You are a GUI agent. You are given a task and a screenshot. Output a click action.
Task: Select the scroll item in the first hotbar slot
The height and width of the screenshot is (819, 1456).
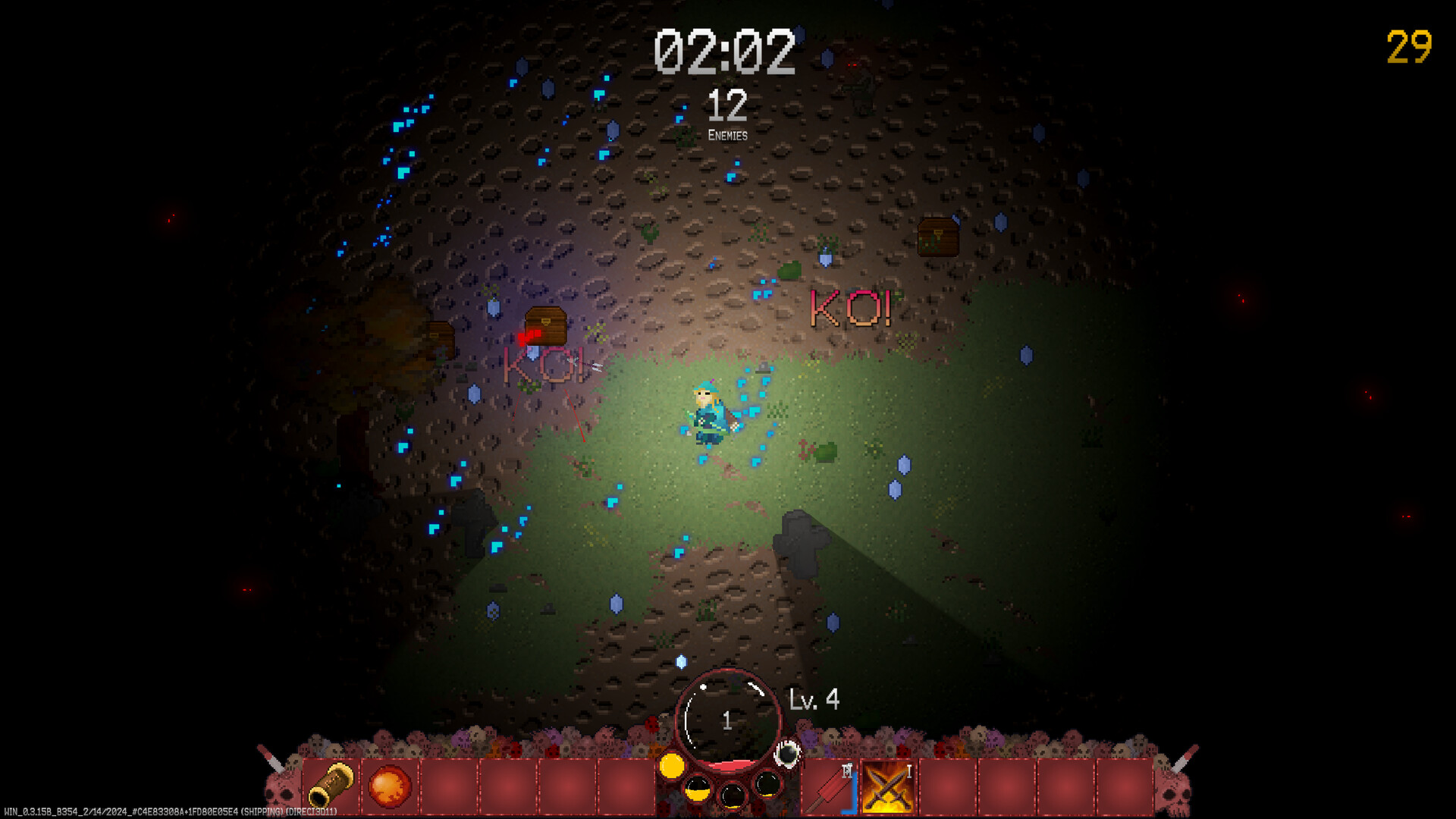331,786
